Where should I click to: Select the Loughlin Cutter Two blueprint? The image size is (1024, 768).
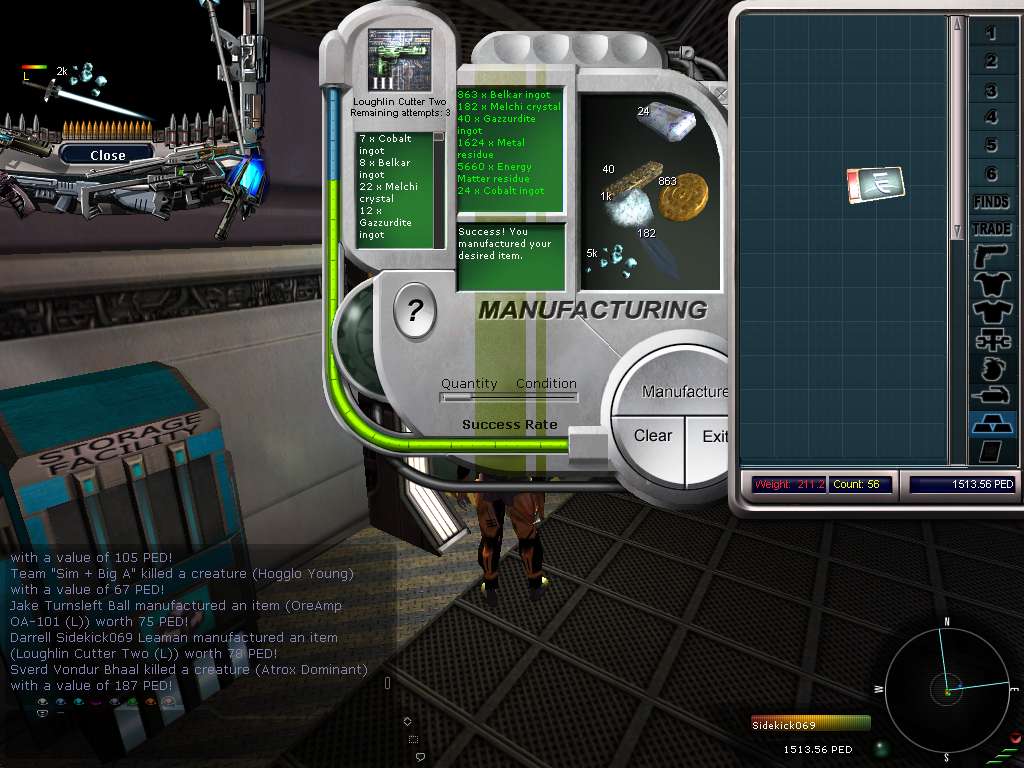pyautogui.click(x=399, y=60)
